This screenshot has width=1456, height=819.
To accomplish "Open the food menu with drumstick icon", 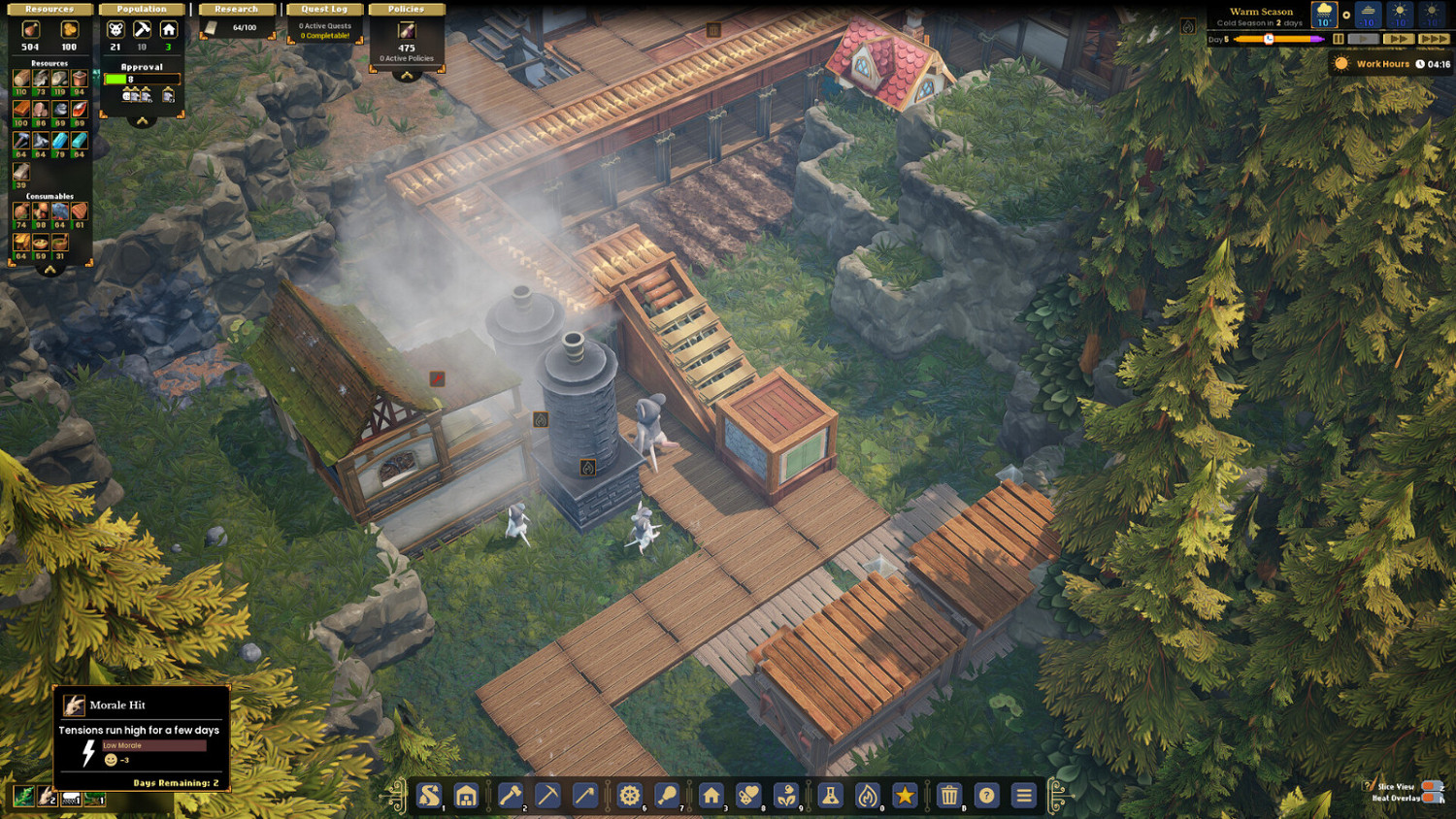I will click(665, 796).
